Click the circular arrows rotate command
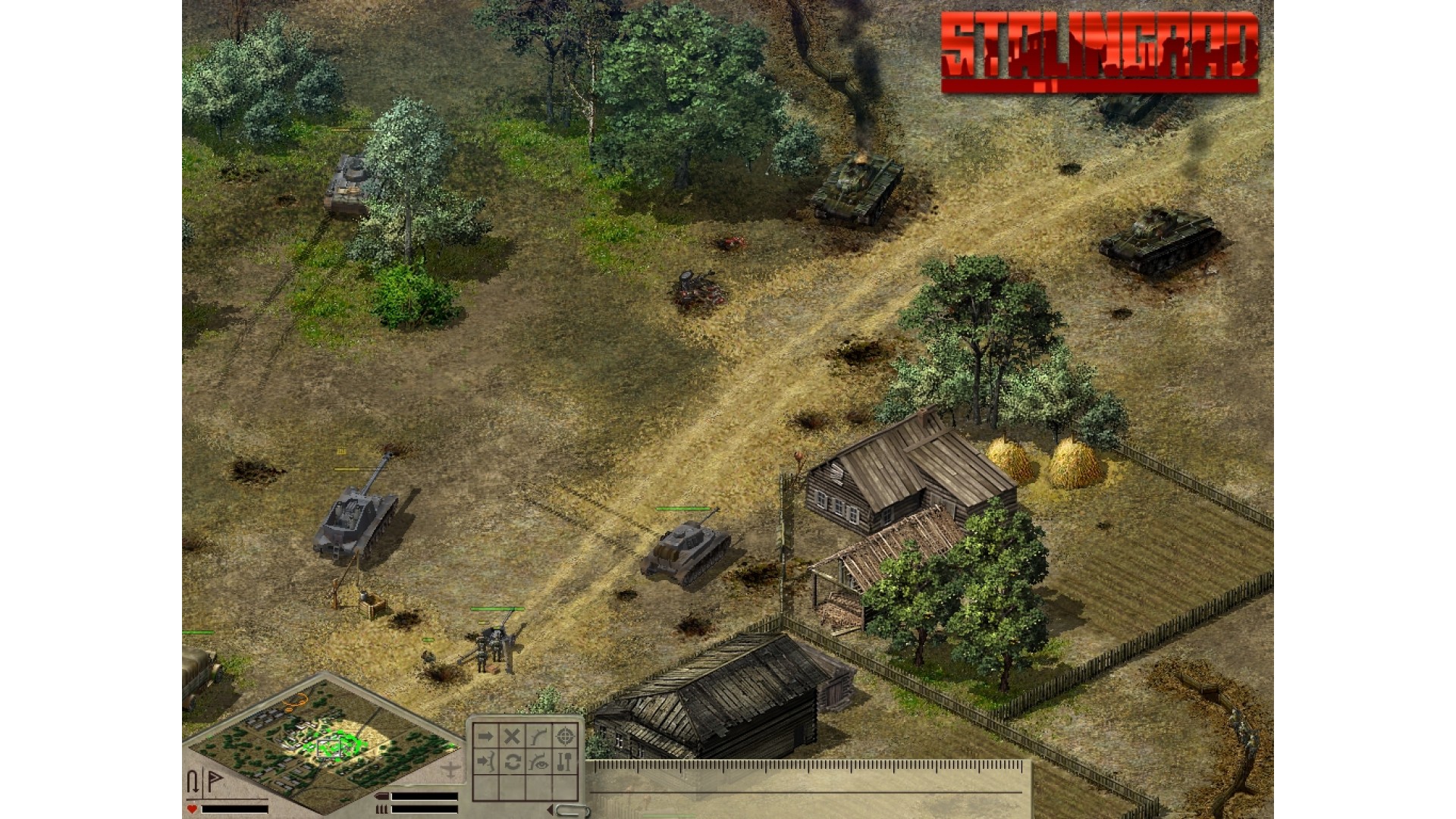The height and width of the screenshot is (819, 1456). pyautogui.click(x=512, y=762)
